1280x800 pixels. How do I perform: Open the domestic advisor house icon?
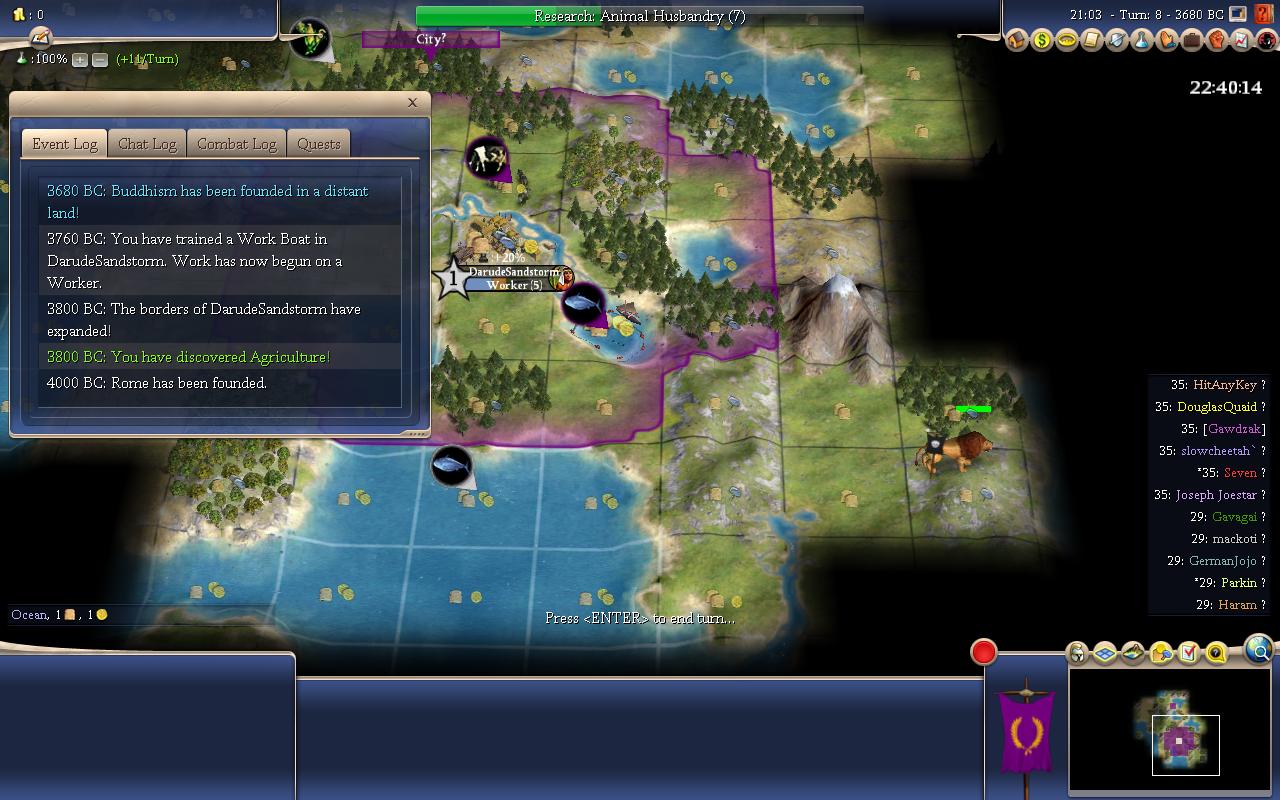(1017, 41)
